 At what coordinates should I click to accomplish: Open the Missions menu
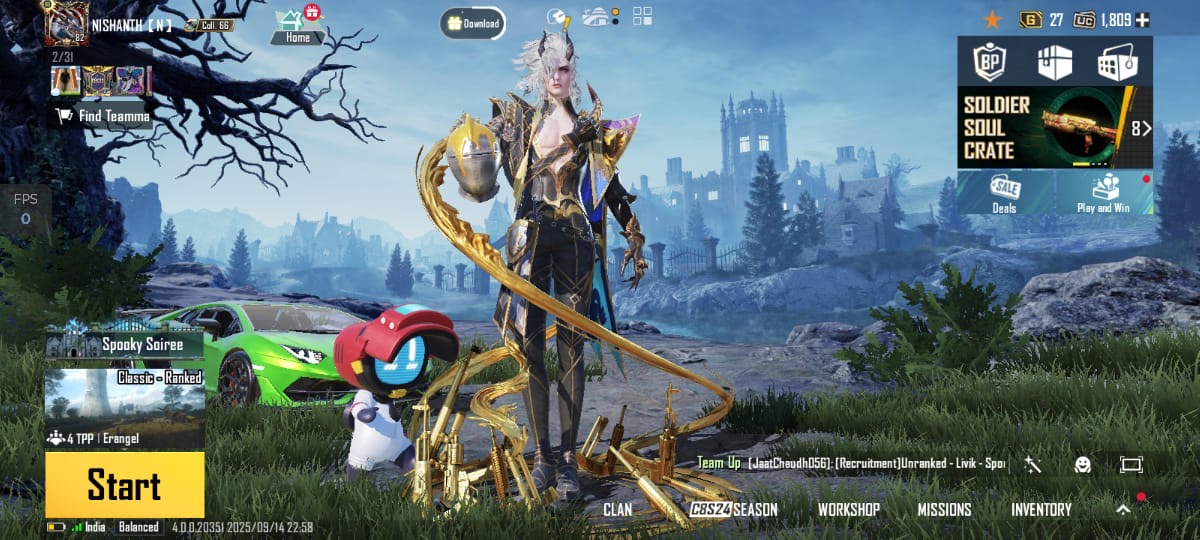944,509
